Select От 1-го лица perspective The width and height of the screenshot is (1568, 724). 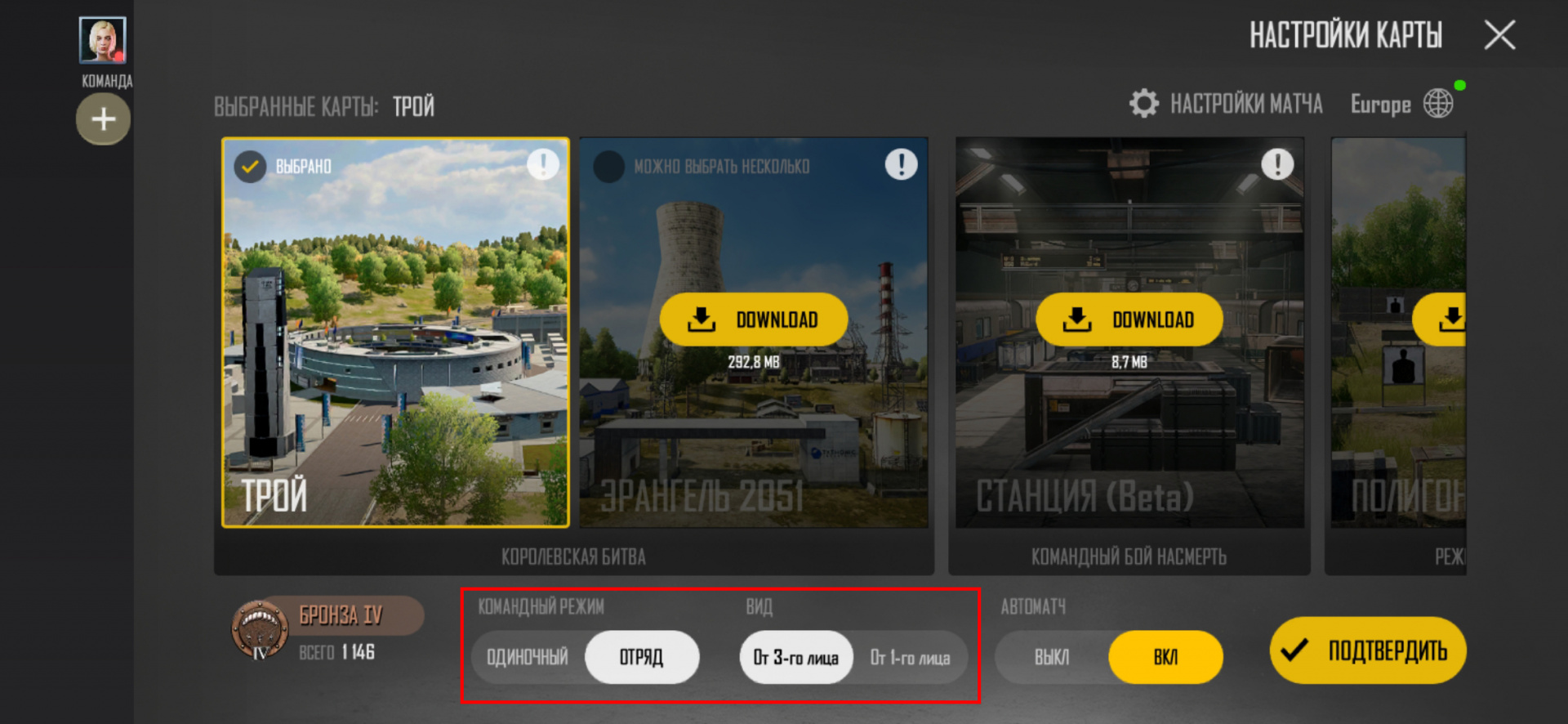pos(910,656)
